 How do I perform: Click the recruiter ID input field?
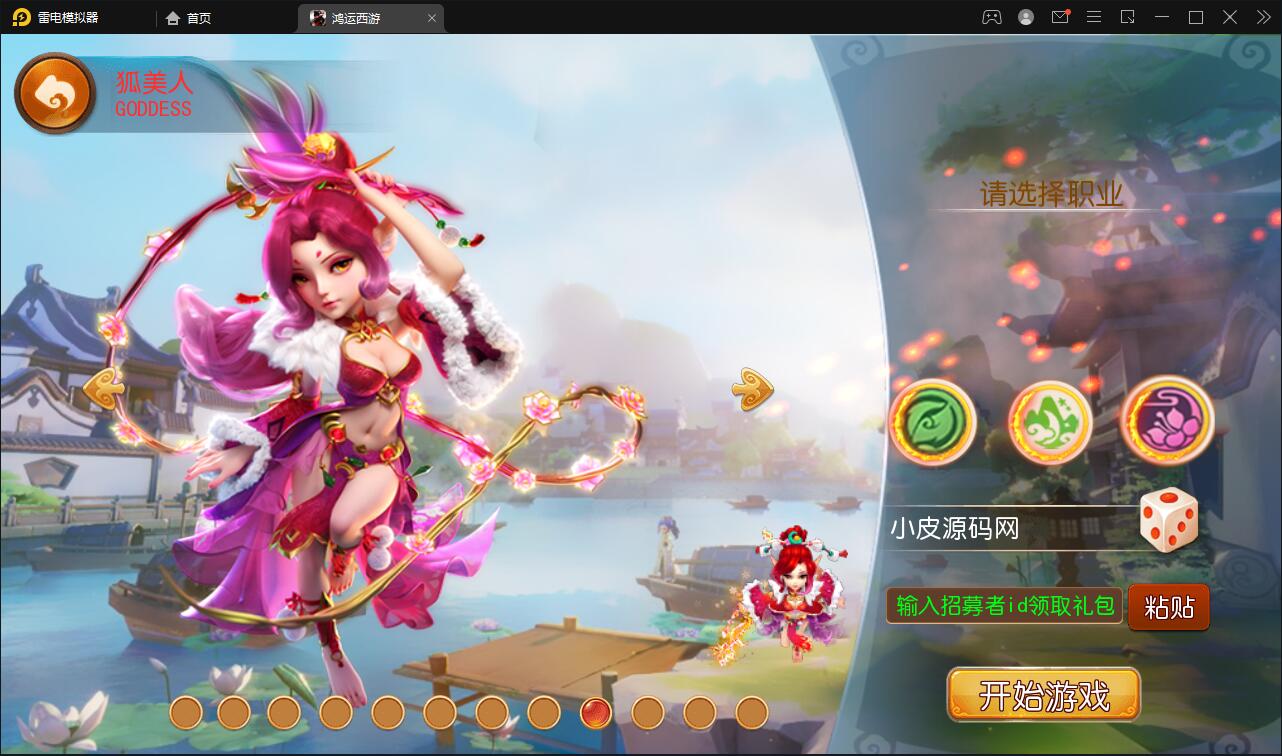(x=1003, y=607)
